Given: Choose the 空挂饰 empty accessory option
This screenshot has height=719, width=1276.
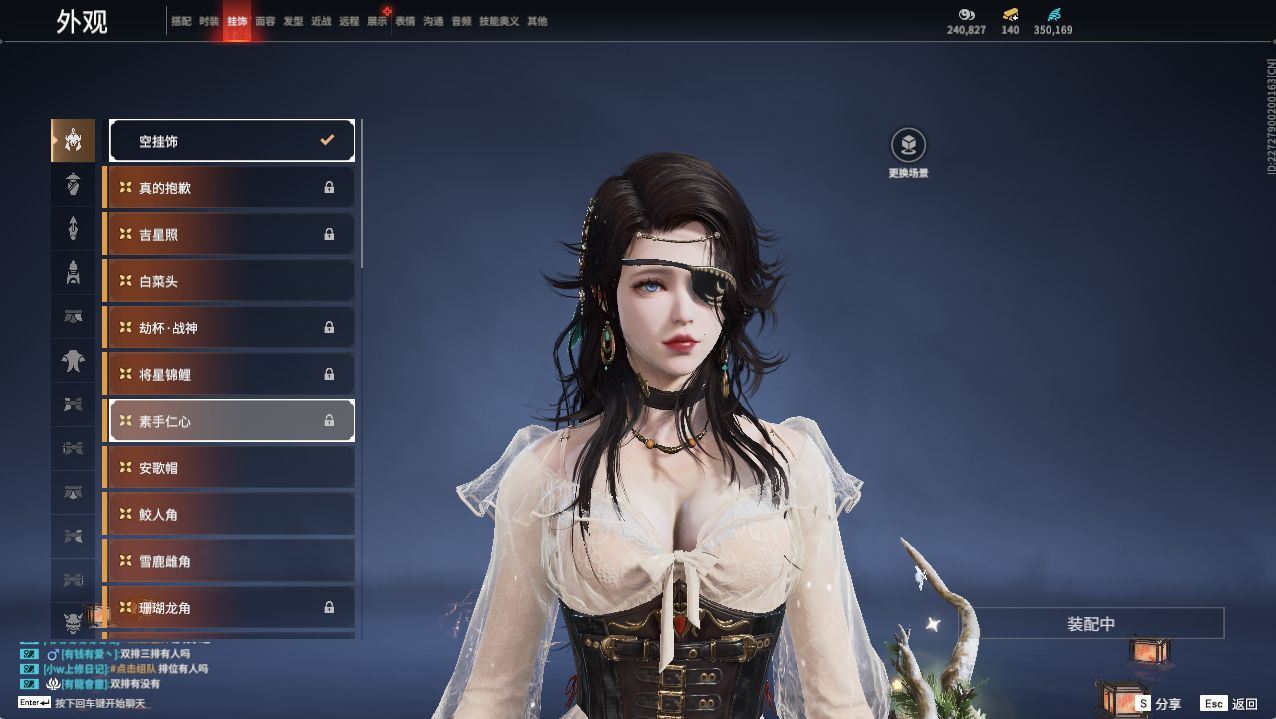Looking at the screenshot, I should [232, 141].
